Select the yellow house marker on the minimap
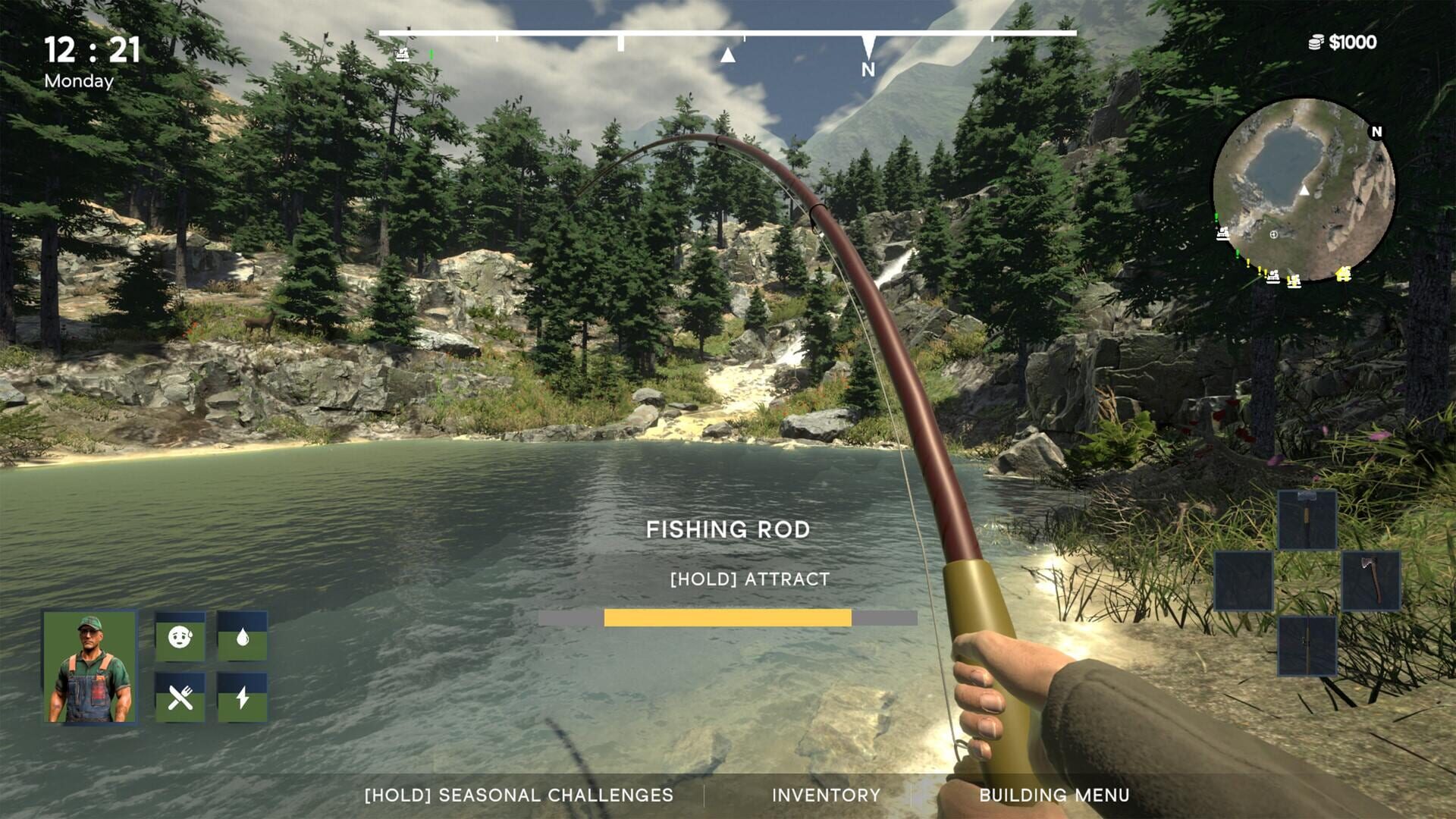Screen dimensions: 1456x819 pos(1344,274)
